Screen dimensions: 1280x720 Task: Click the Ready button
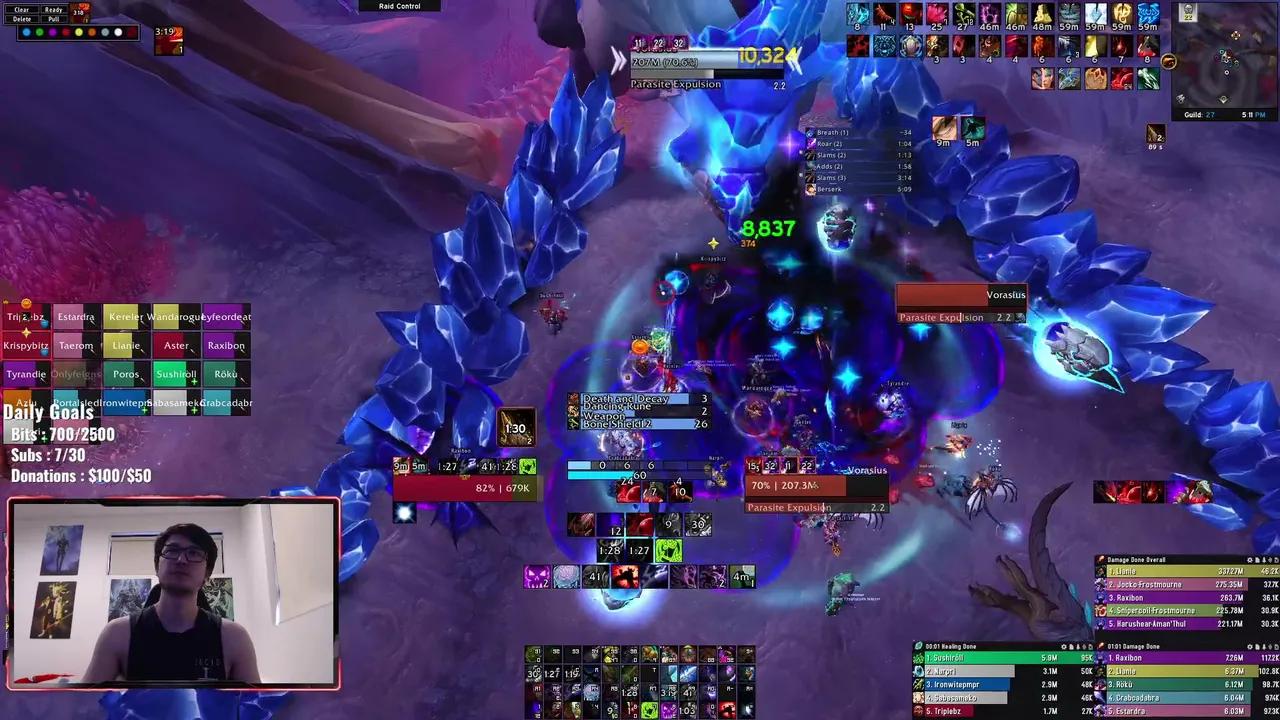coord(53,10)
